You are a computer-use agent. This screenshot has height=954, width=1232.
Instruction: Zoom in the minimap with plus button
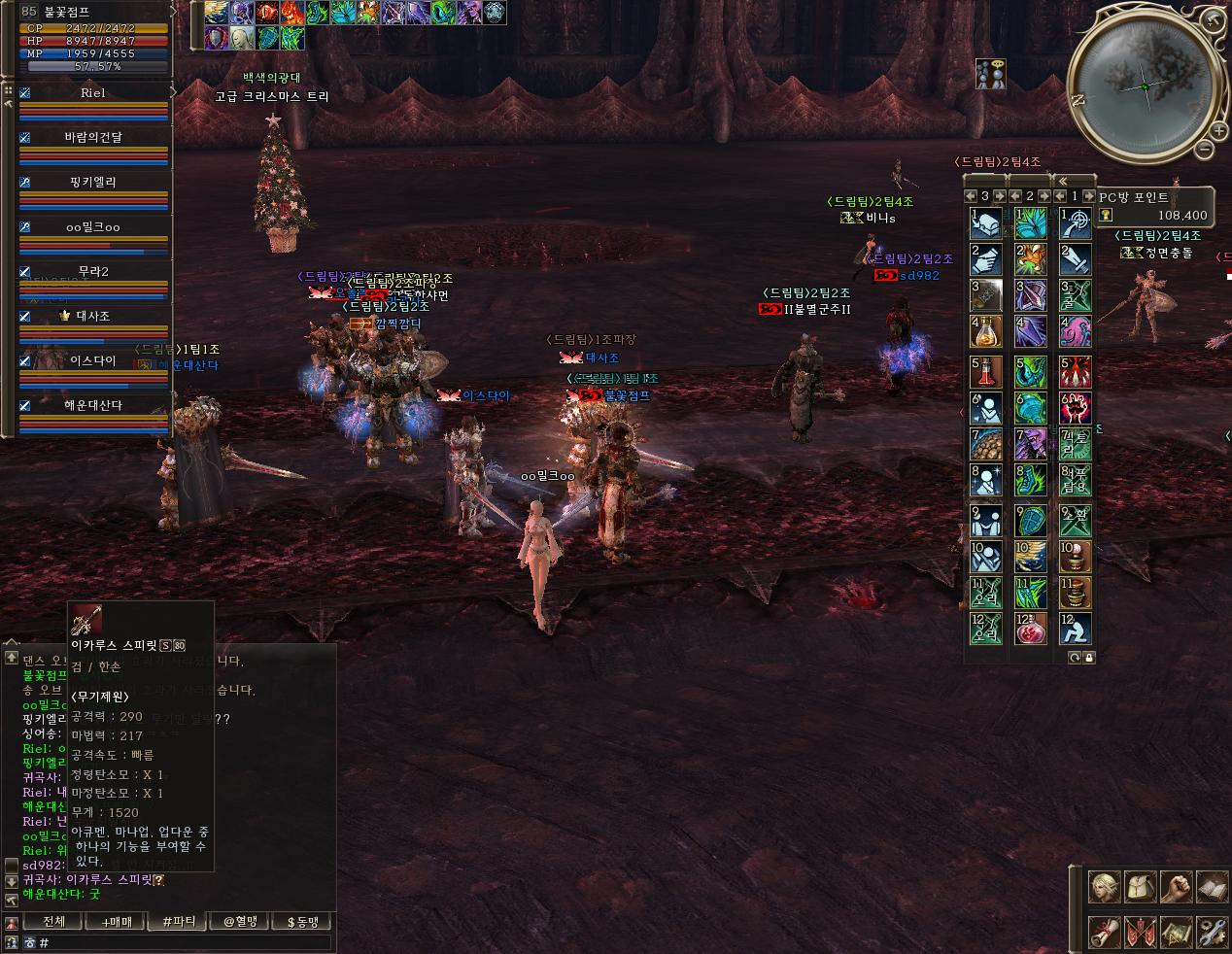pyautogui.click(x=1218, y=129)
